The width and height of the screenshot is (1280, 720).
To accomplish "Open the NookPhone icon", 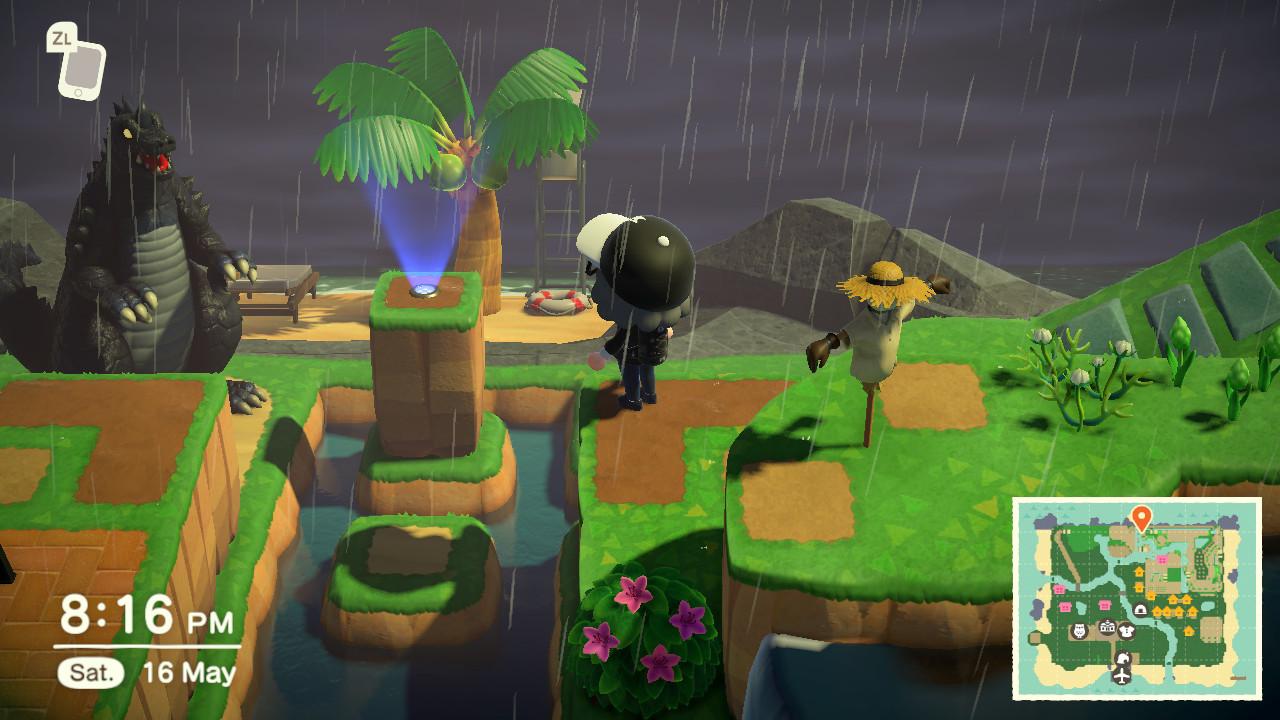I will coord(80,68).
